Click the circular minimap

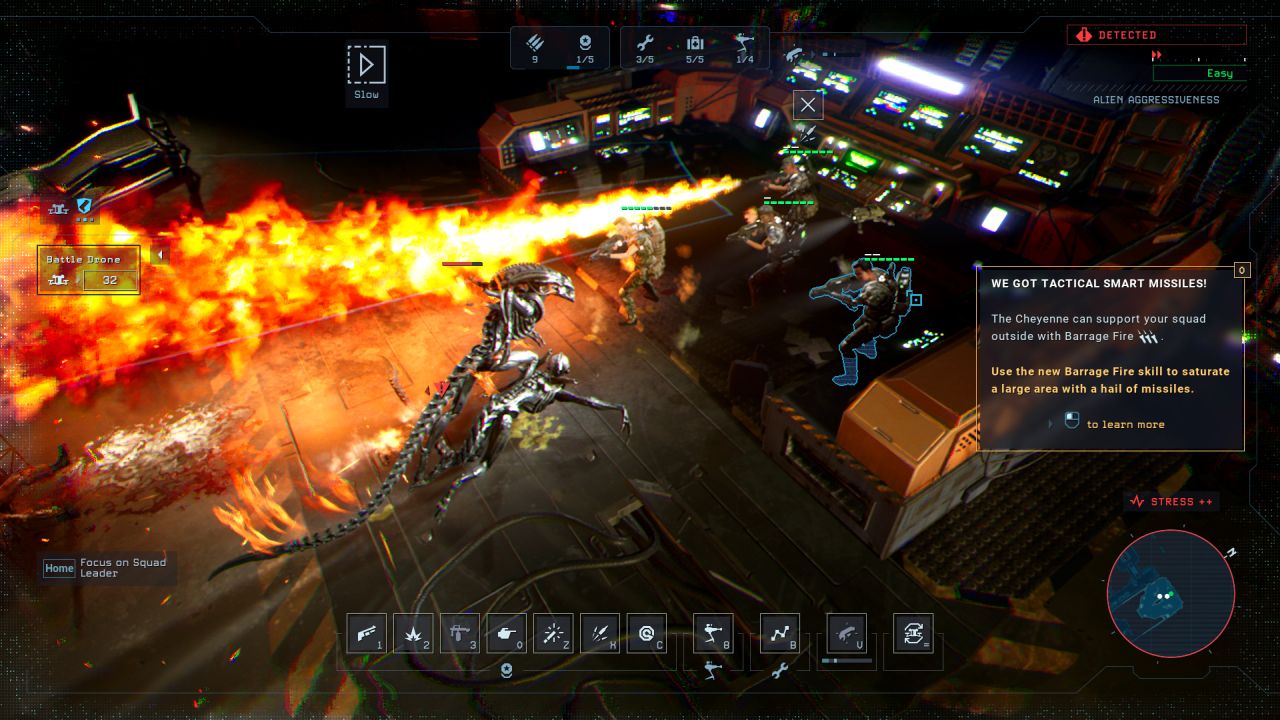[1170, 594]
